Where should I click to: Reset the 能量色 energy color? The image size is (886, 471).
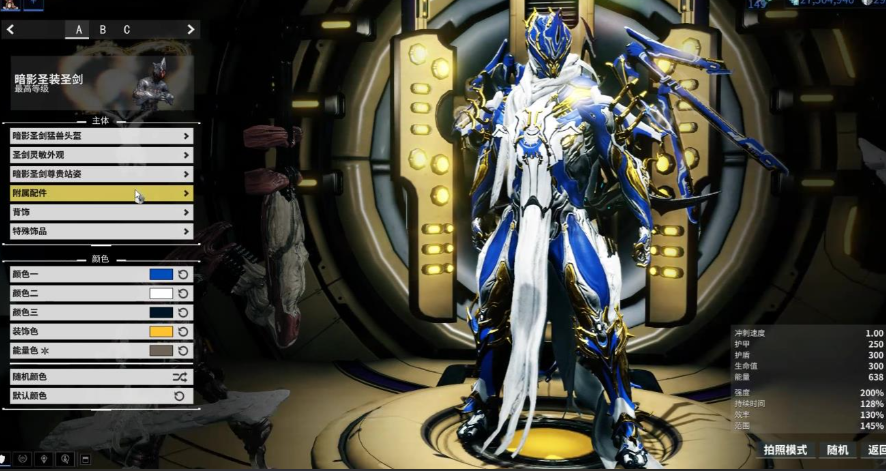[x=183, y=351]
